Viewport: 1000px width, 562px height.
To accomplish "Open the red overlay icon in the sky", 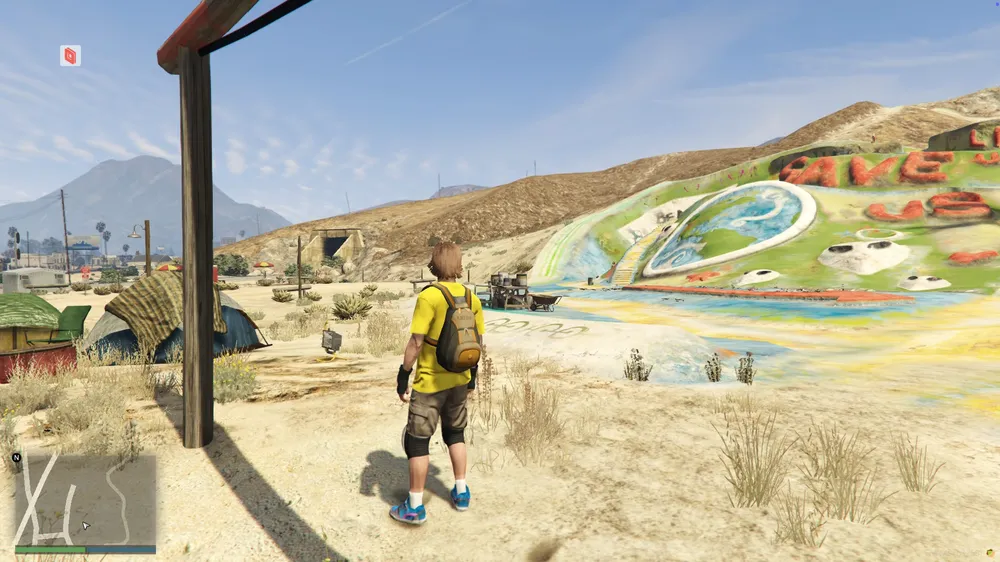I will pyautogui.click(x=70, y=56).
